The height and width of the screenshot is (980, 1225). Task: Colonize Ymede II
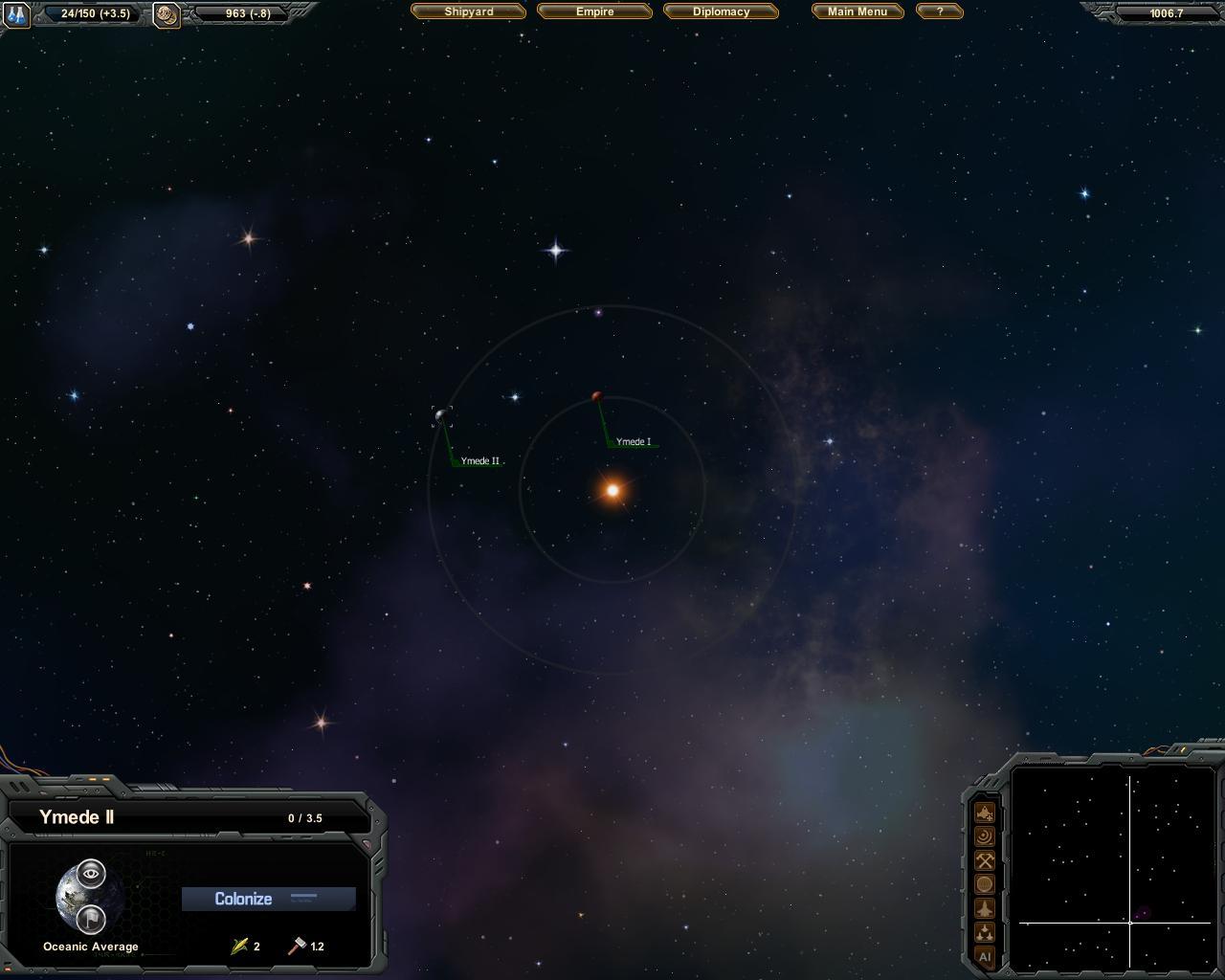268,899
